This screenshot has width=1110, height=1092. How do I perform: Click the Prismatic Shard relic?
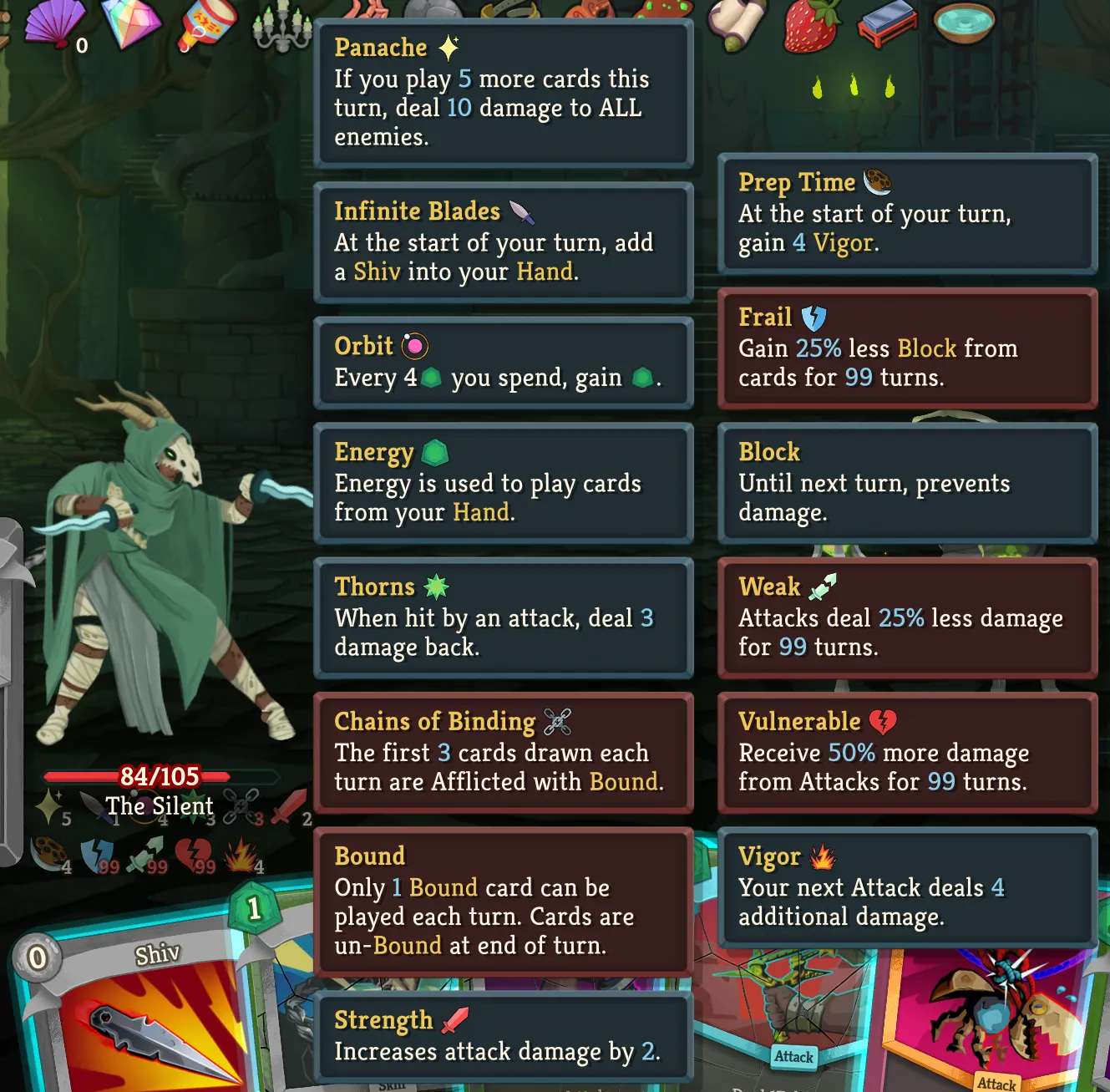tap(129, 21)
